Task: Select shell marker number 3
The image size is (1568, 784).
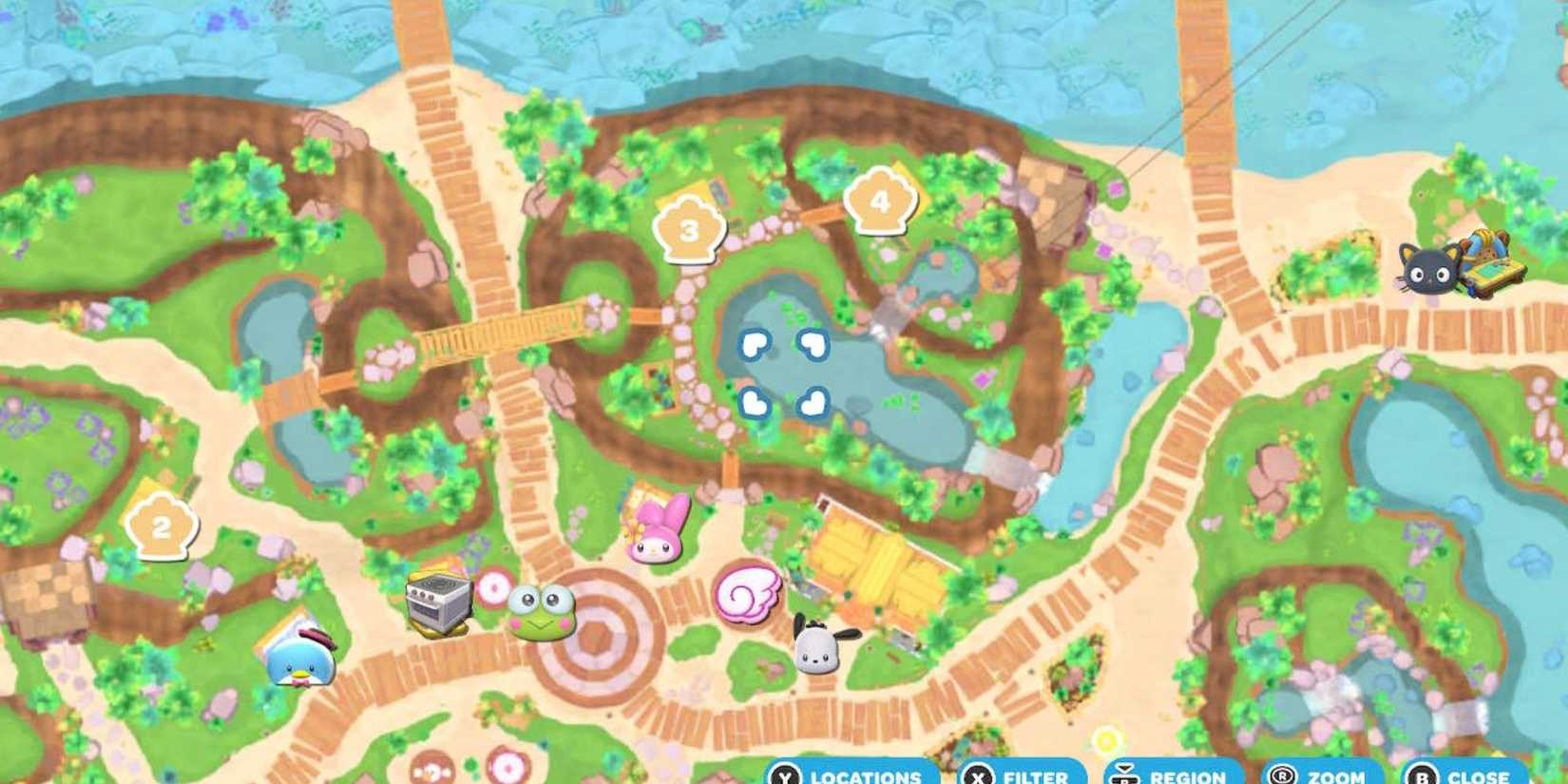Action: [x=688, y=228]
